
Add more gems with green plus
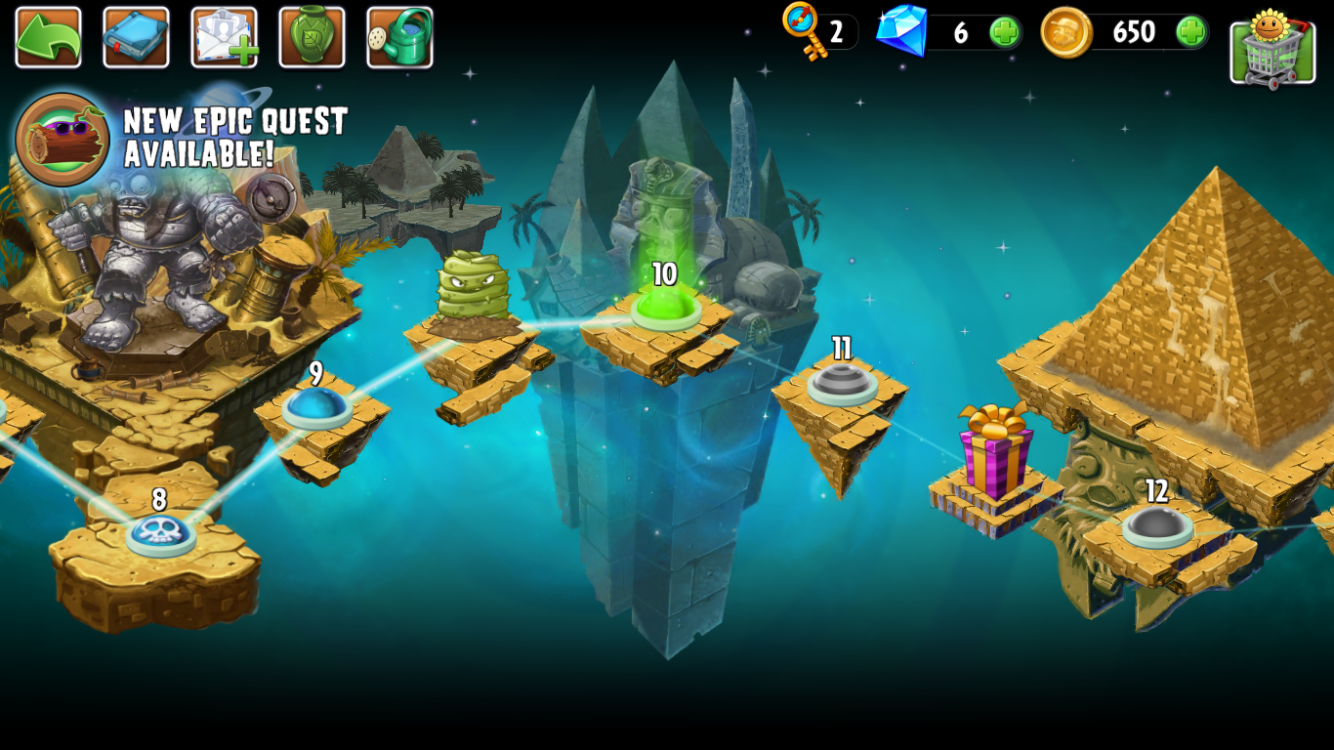[1004, 32]
